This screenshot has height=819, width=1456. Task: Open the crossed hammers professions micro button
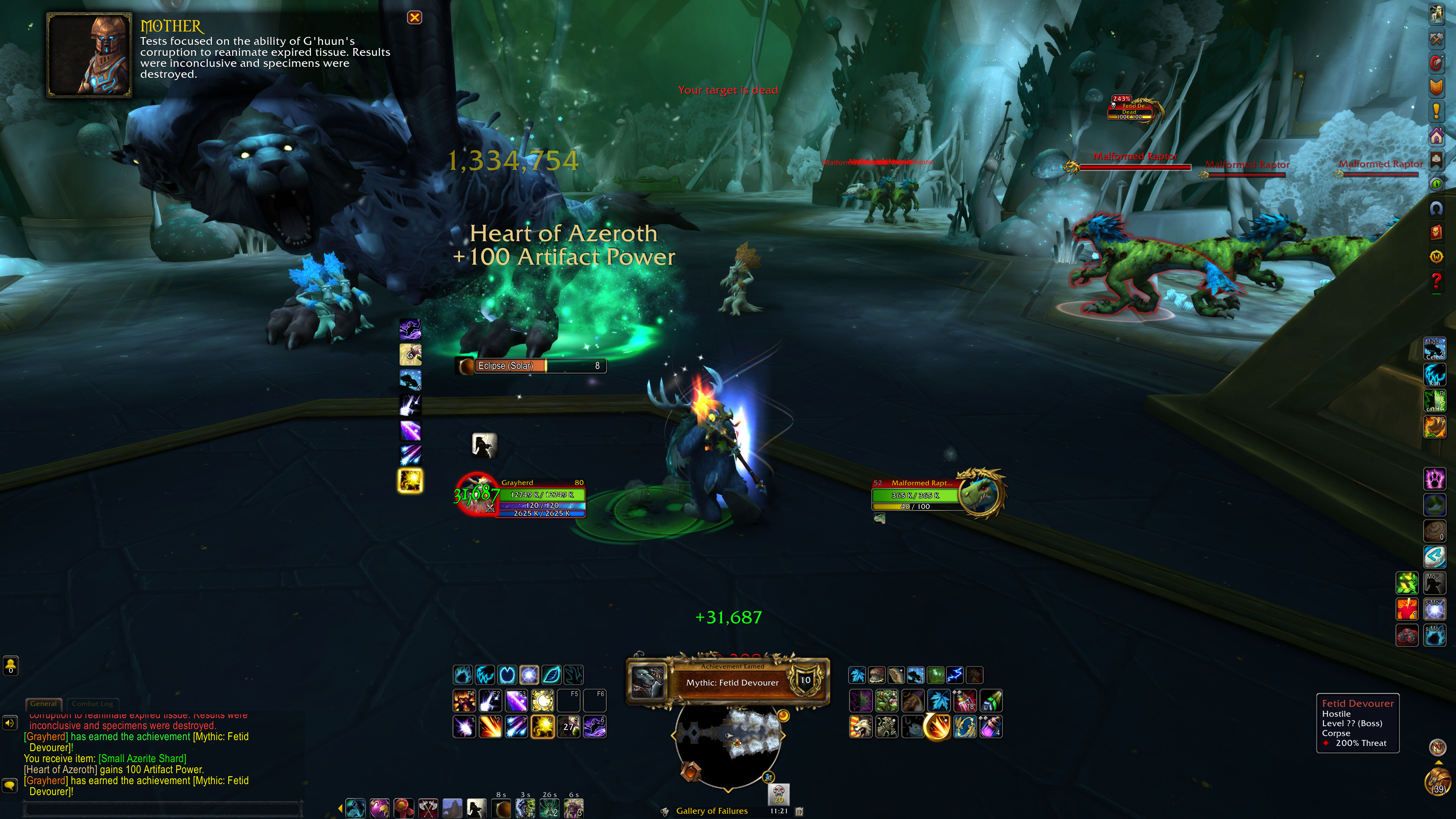pyautogui.click(x=1436, y=38)
